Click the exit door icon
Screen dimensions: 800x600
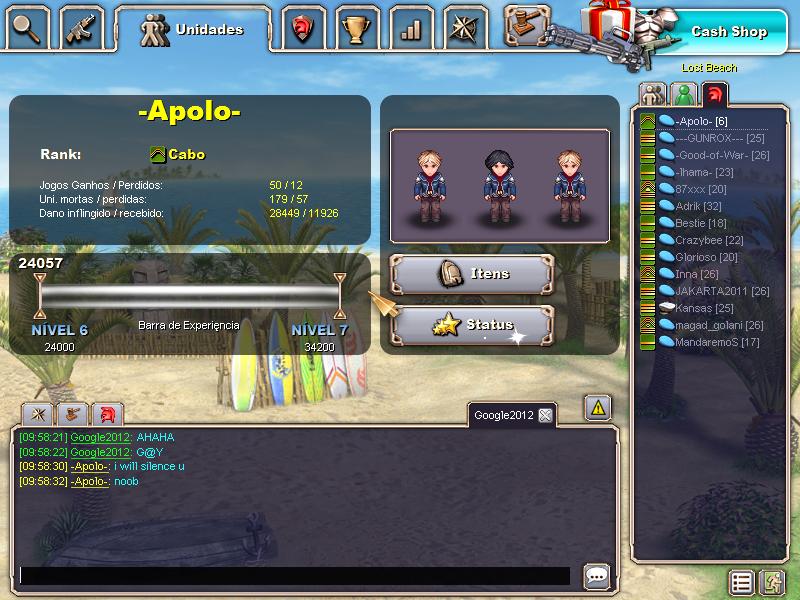click(x=772, y=582)
